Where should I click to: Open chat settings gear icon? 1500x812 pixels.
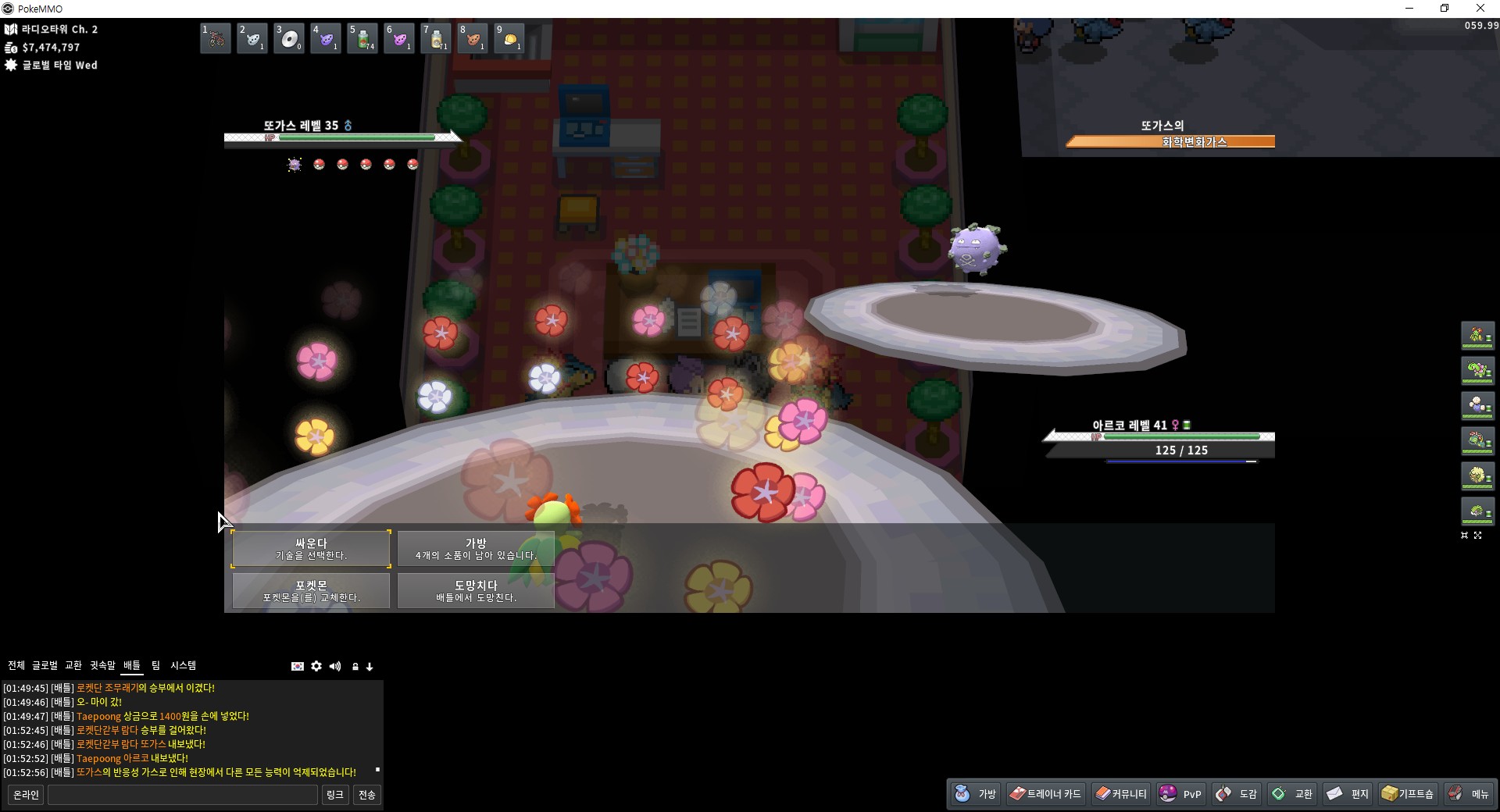pos(316,666)
